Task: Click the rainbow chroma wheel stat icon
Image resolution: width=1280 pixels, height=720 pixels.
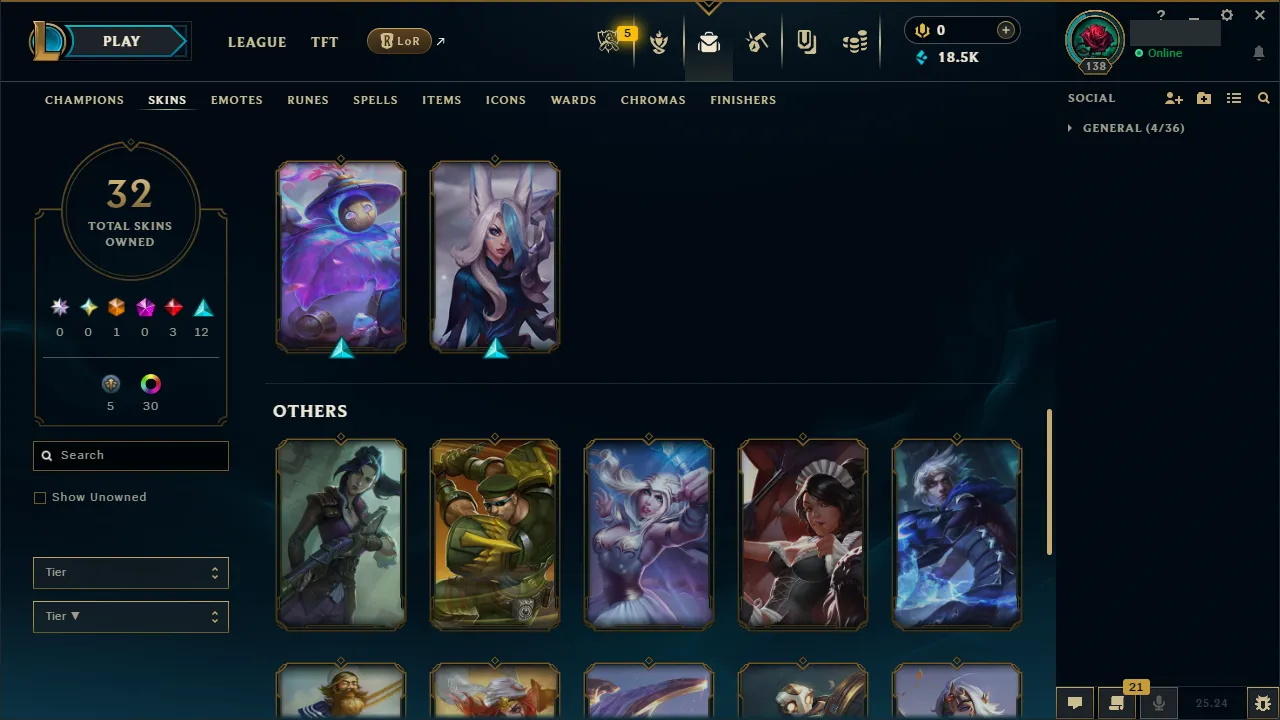Action: pos(150,383)
